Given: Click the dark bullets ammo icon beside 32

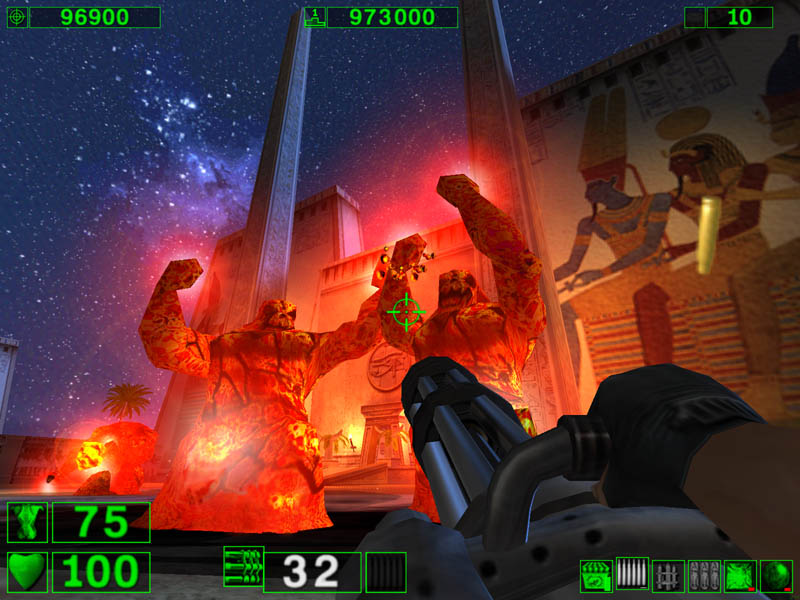Looking at the screenshot, I should [x=386, y=572].
